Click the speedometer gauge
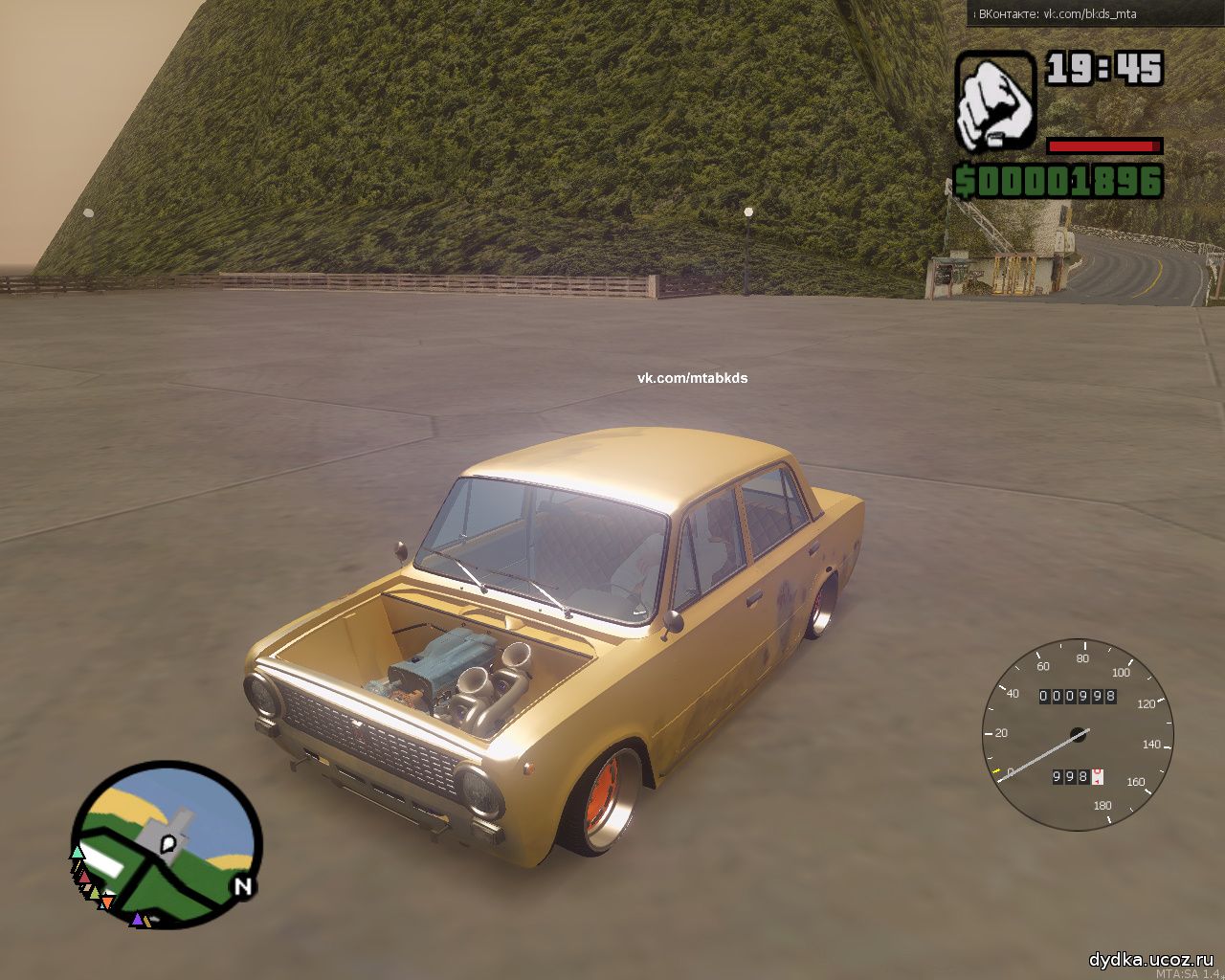Screen dimensions: 1225x980 pyautogui.click(x=1079, y=736)
